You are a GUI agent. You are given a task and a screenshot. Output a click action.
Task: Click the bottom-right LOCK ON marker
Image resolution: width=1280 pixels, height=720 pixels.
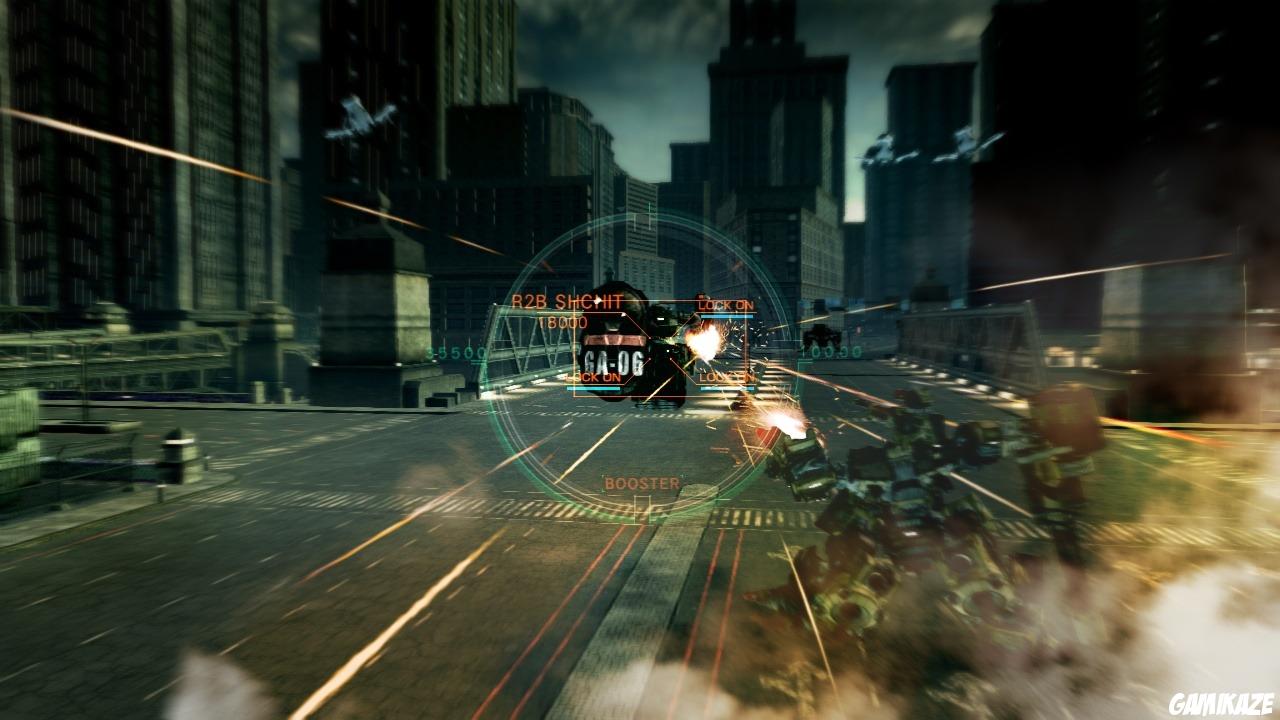coord(726,378)
